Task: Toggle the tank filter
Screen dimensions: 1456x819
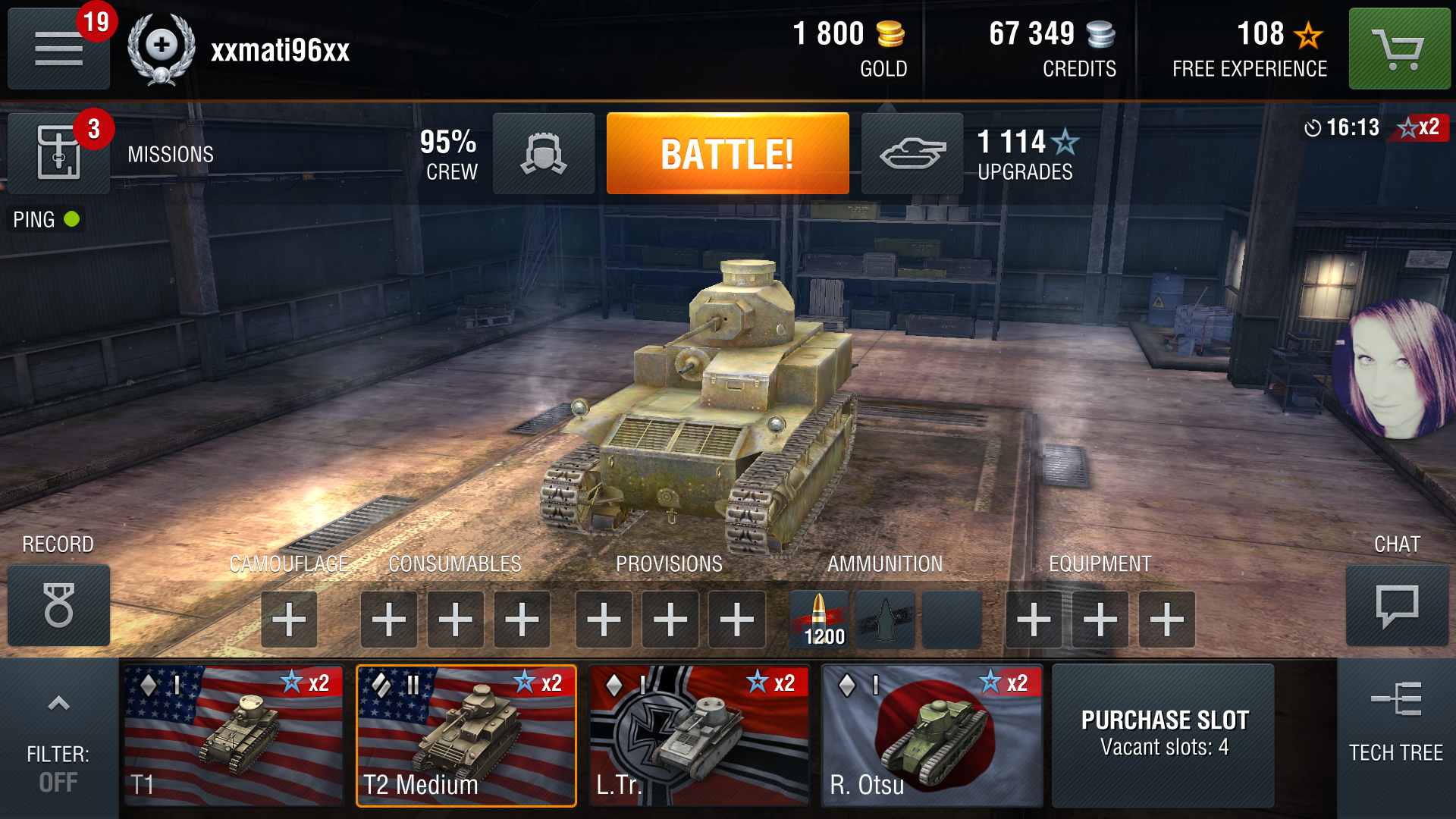Action: coord(58,739)
